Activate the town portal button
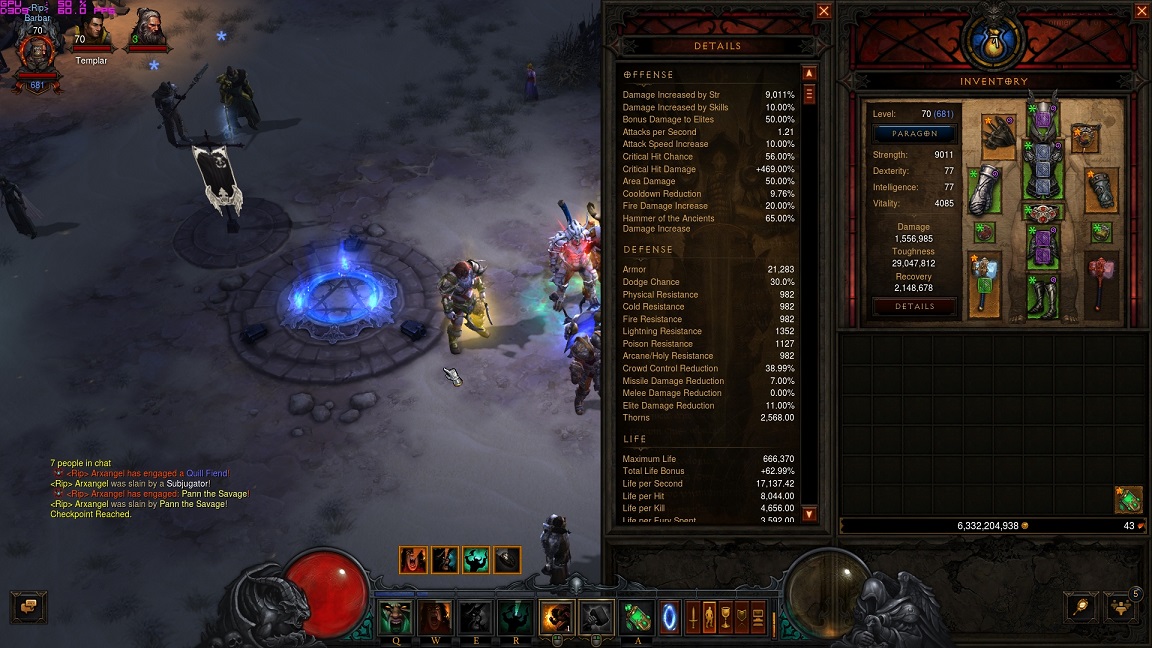Image resolution: width=1152 pixels, height=648 pixels. point(669,616)
